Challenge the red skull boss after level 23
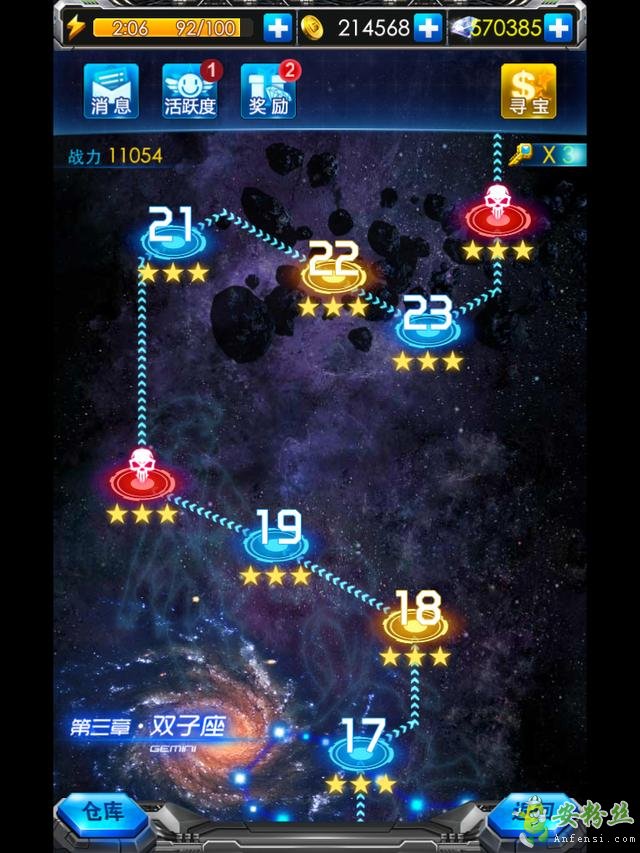 [497, 212]
